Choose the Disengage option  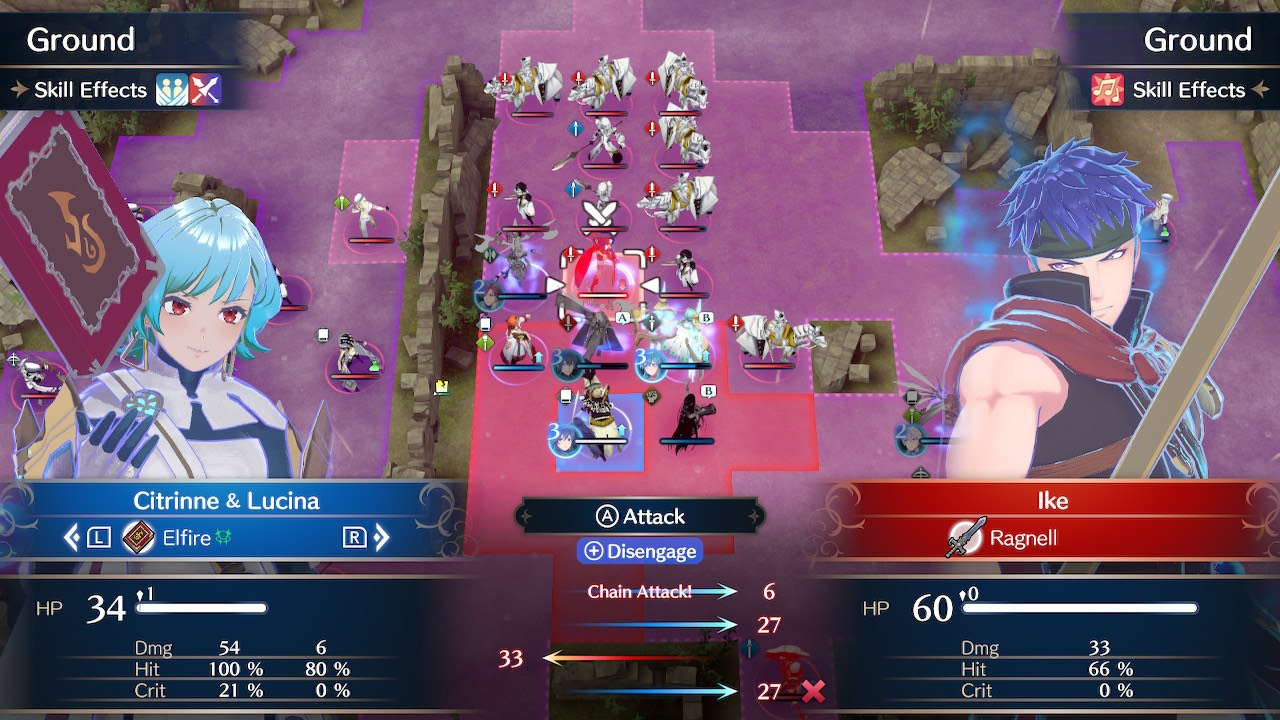(640, 551)
